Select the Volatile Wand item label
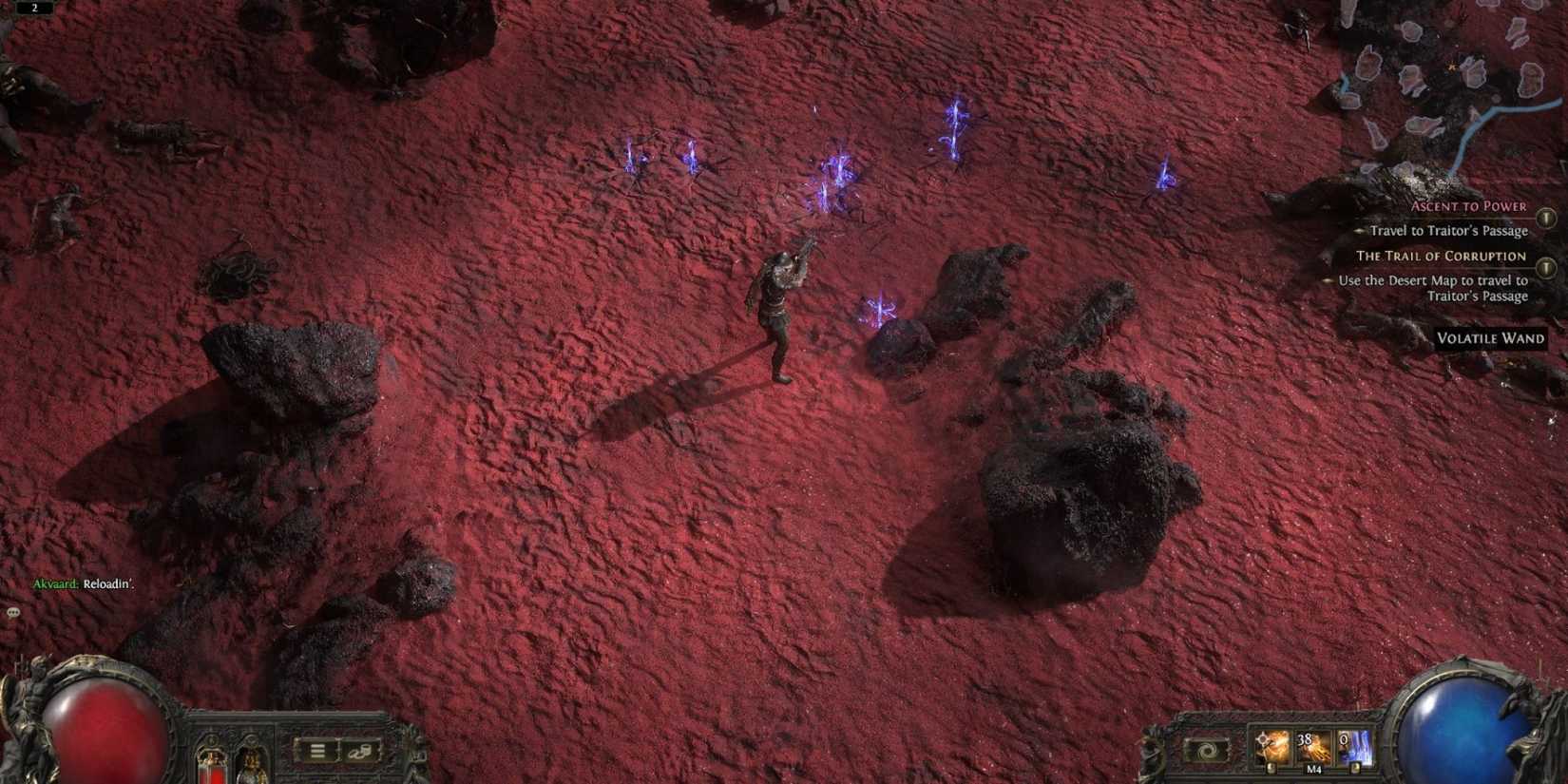1568x784 pixels. [x=1490, y=338]
